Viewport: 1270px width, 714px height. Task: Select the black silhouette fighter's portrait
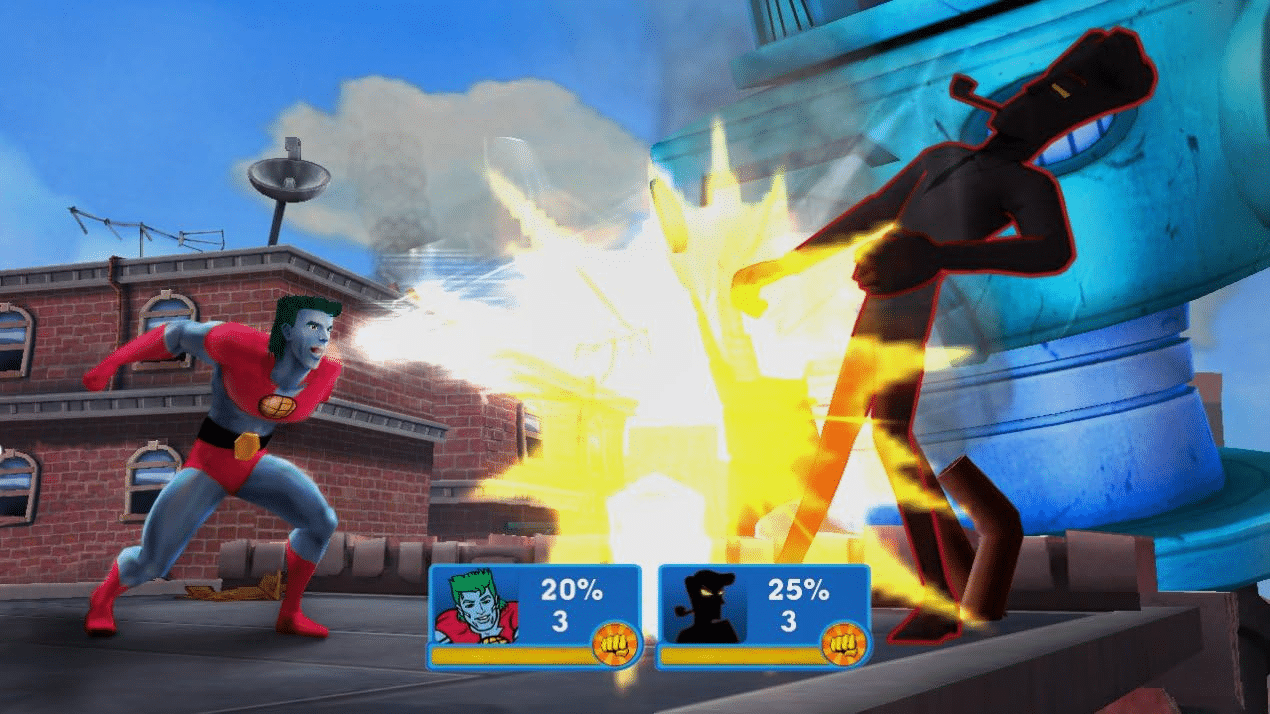point(705,606)
